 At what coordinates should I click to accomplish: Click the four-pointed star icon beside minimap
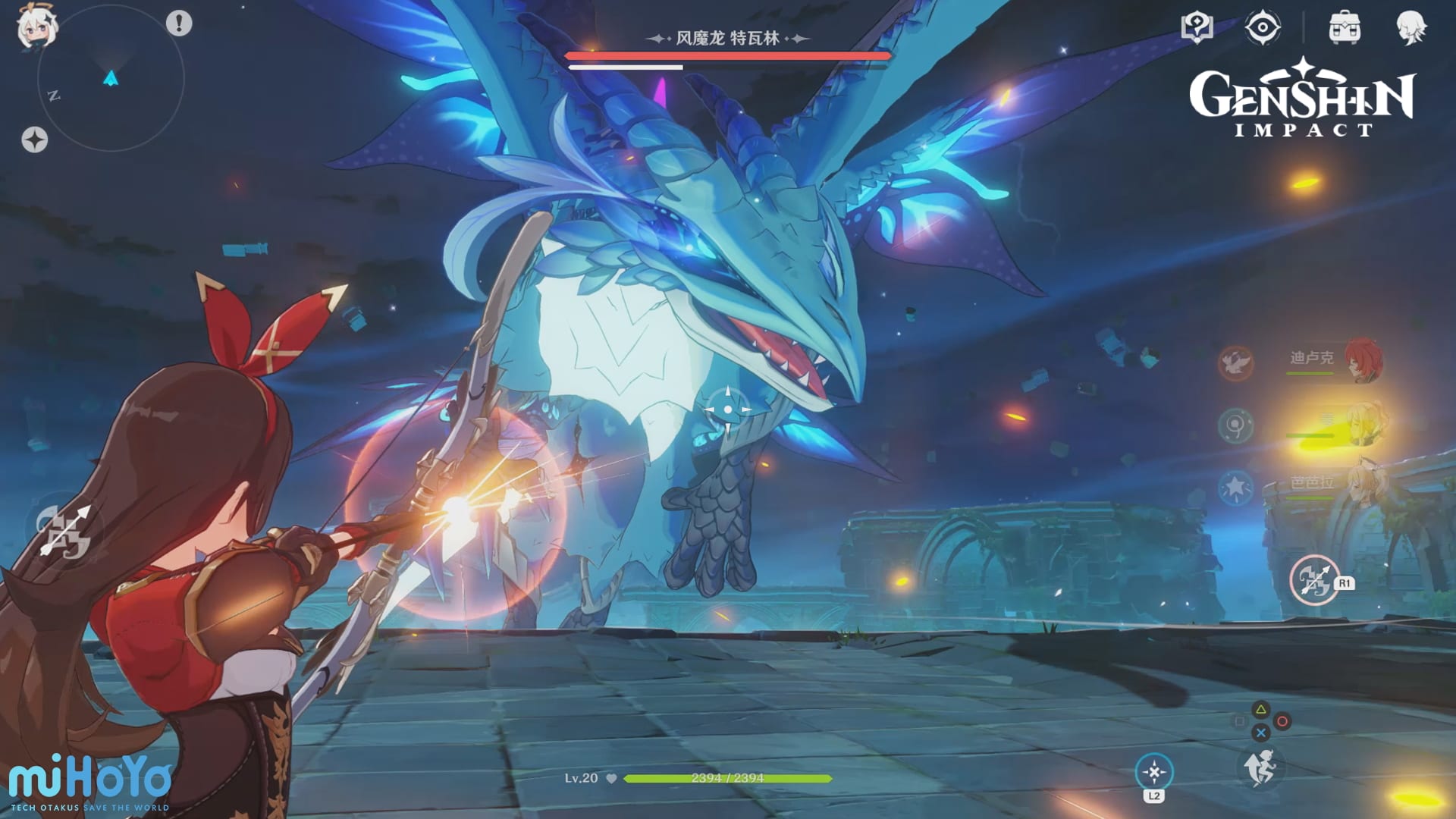[34, 140]
